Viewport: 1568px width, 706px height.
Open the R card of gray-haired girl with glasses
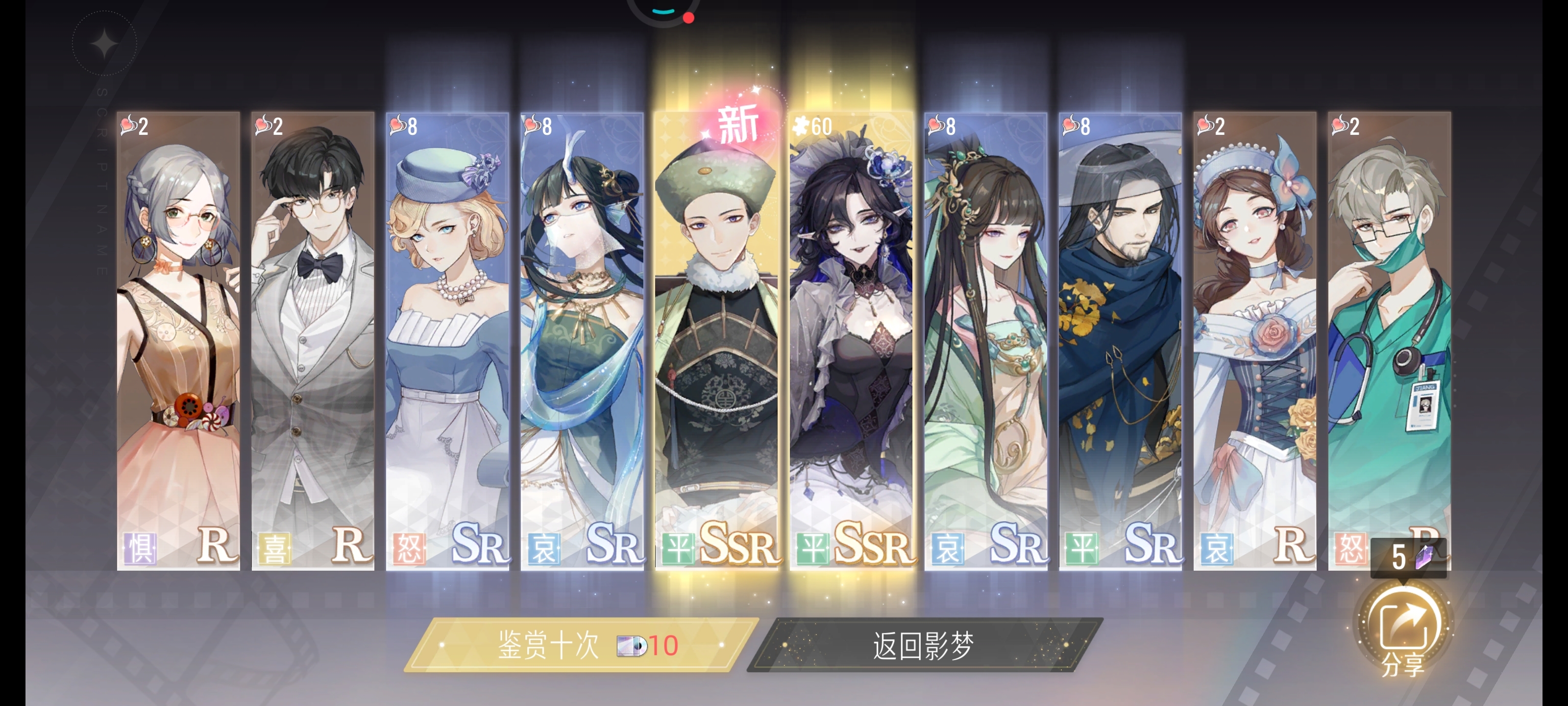coord(178,341)
